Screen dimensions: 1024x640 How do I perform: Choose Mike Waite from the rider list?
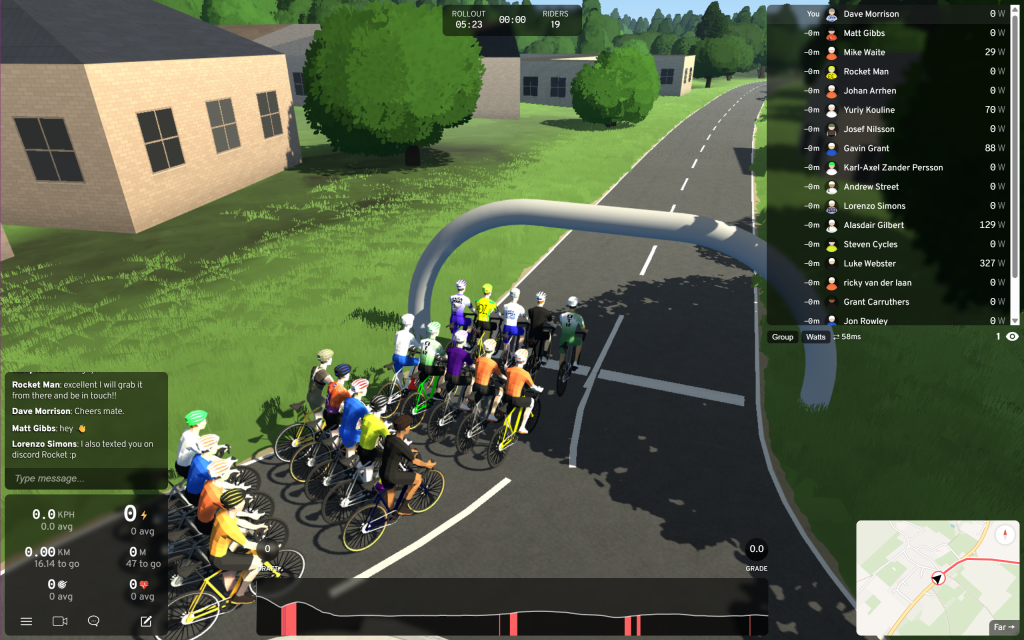tap(864, 52)
